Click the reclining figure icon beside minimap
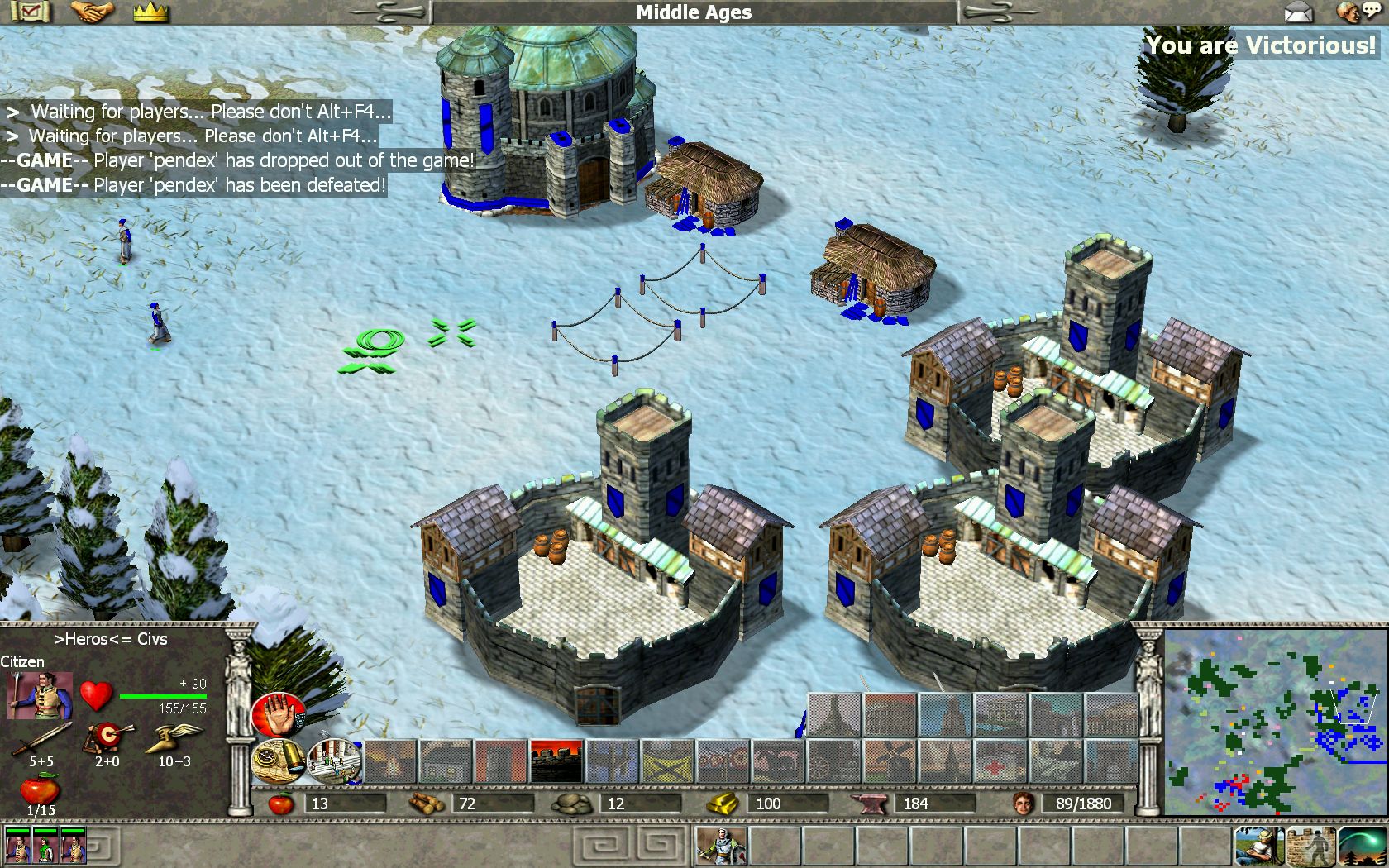This screenshot has width=1389, height=868. pyautogui.click(x=1258, y=847)
